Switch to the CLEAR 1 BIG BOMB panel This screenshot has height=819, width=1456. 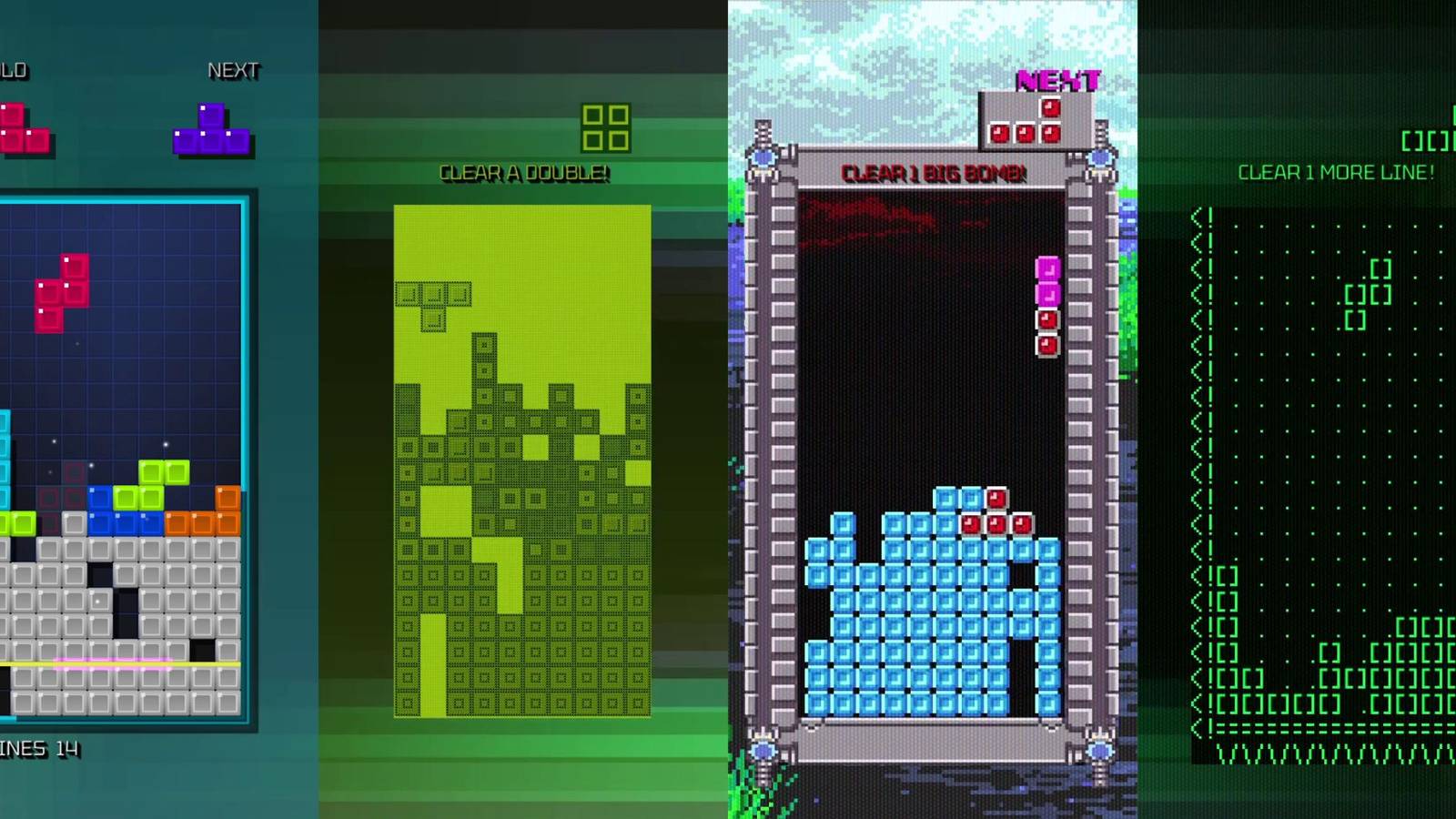(933, 173)
